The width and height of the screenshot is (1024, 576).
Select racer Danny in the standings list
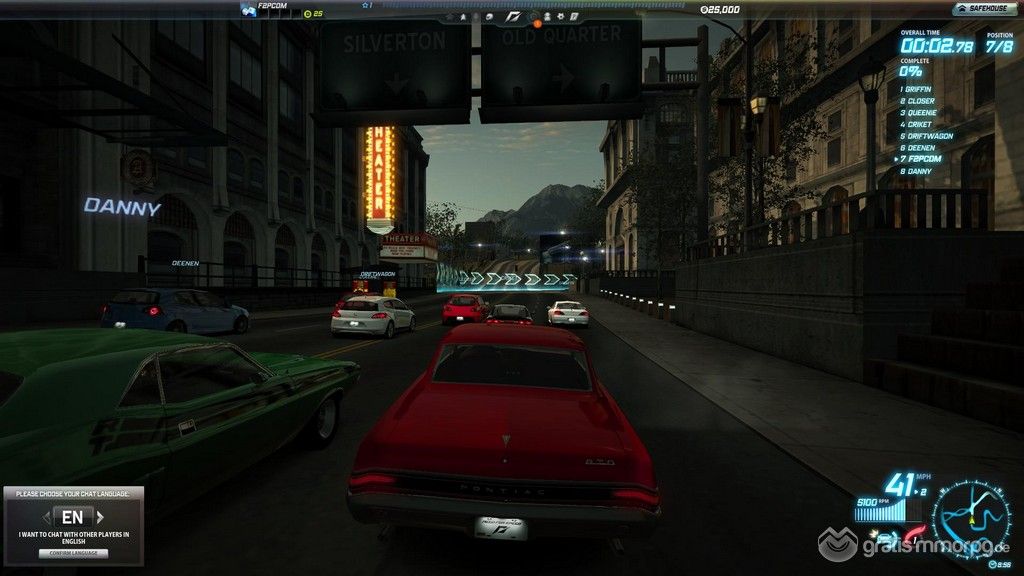(x=918, y=171)
